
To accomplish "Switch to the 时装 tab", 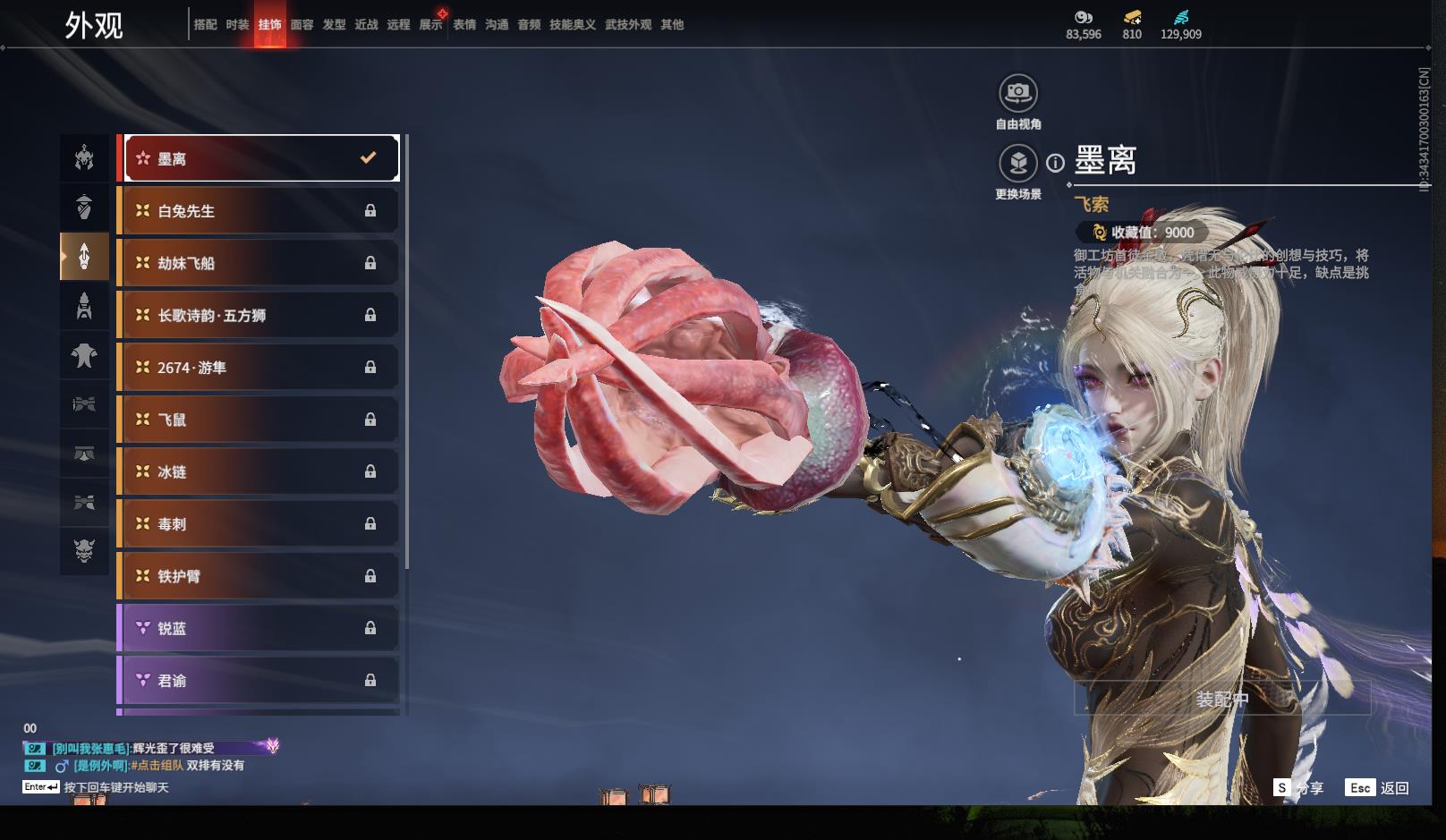I will click(237, 25).
